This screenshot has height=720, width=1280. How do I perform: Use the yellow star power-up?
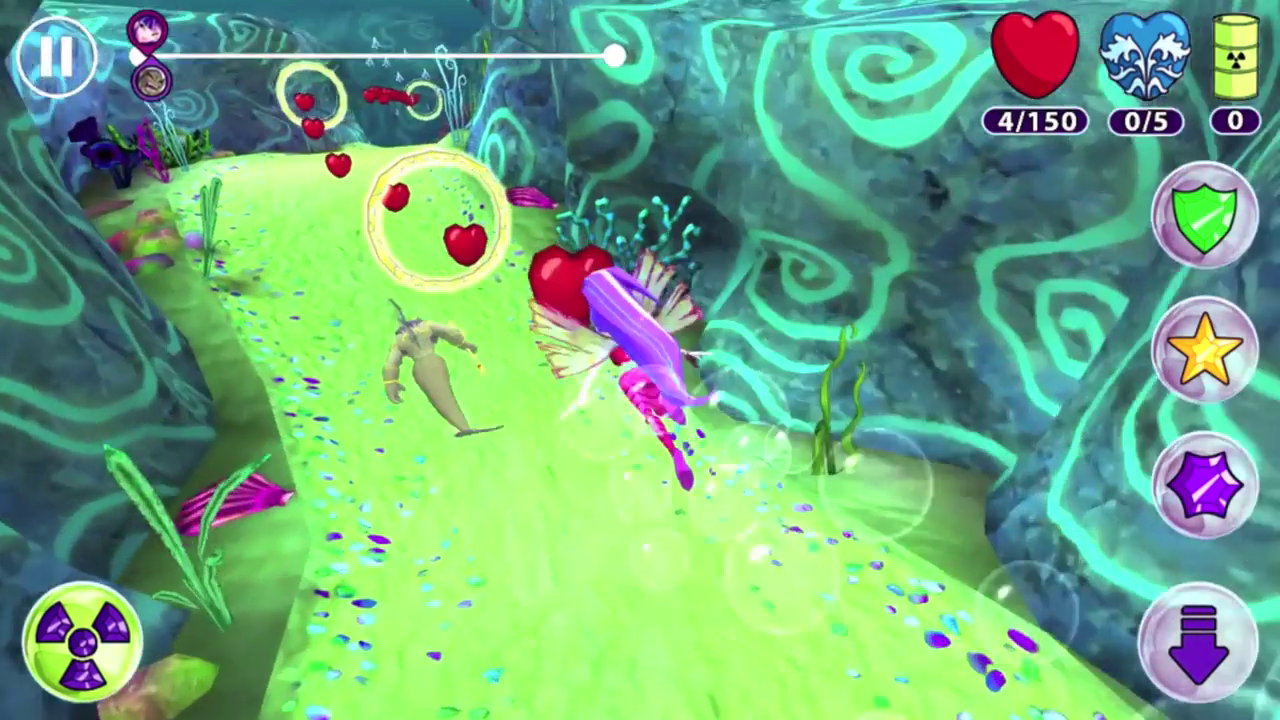tap(1204, 350)
